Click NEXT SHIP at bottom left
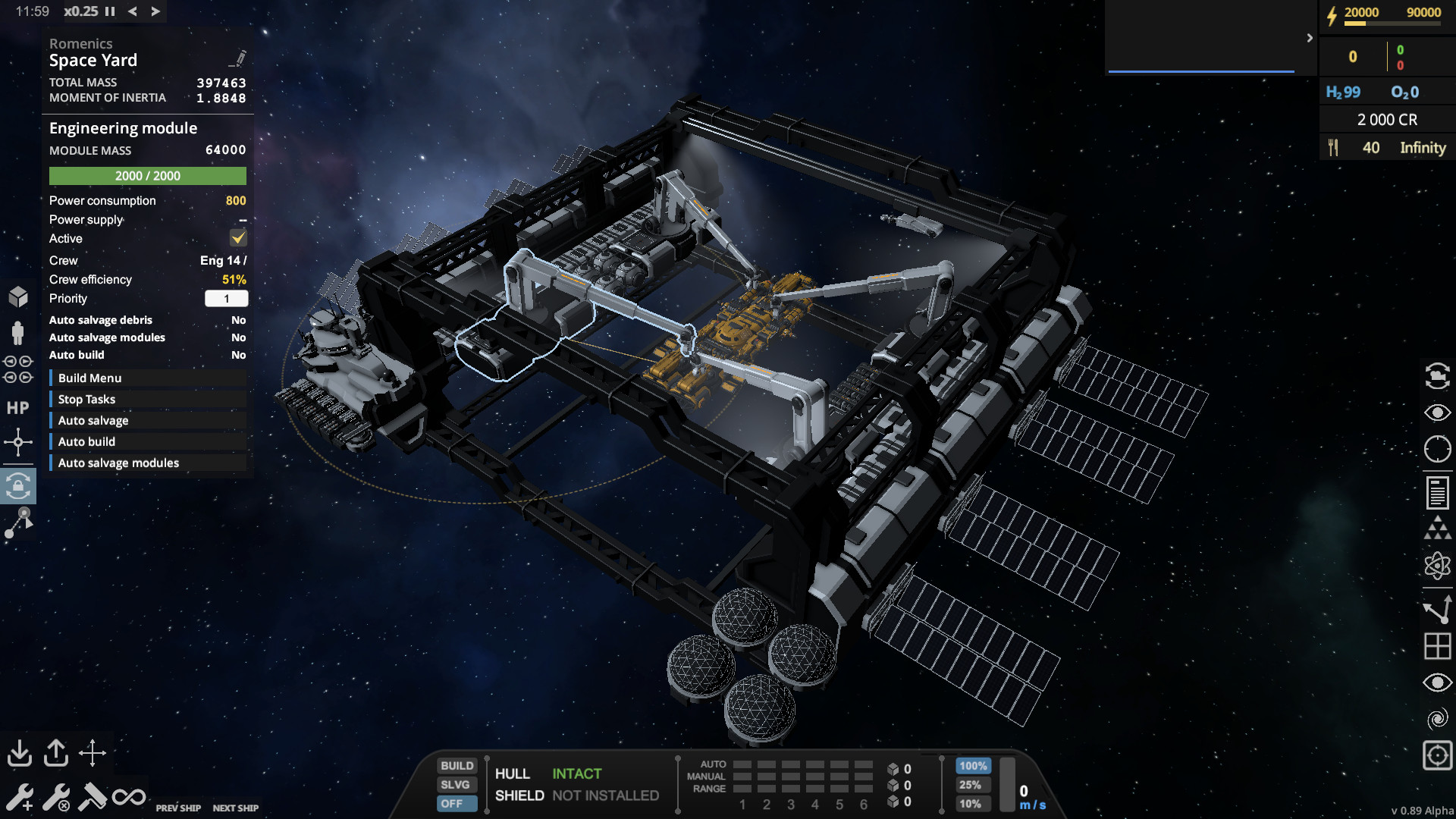The height and width of the screenshot is (819, 1456). point(236,808)
